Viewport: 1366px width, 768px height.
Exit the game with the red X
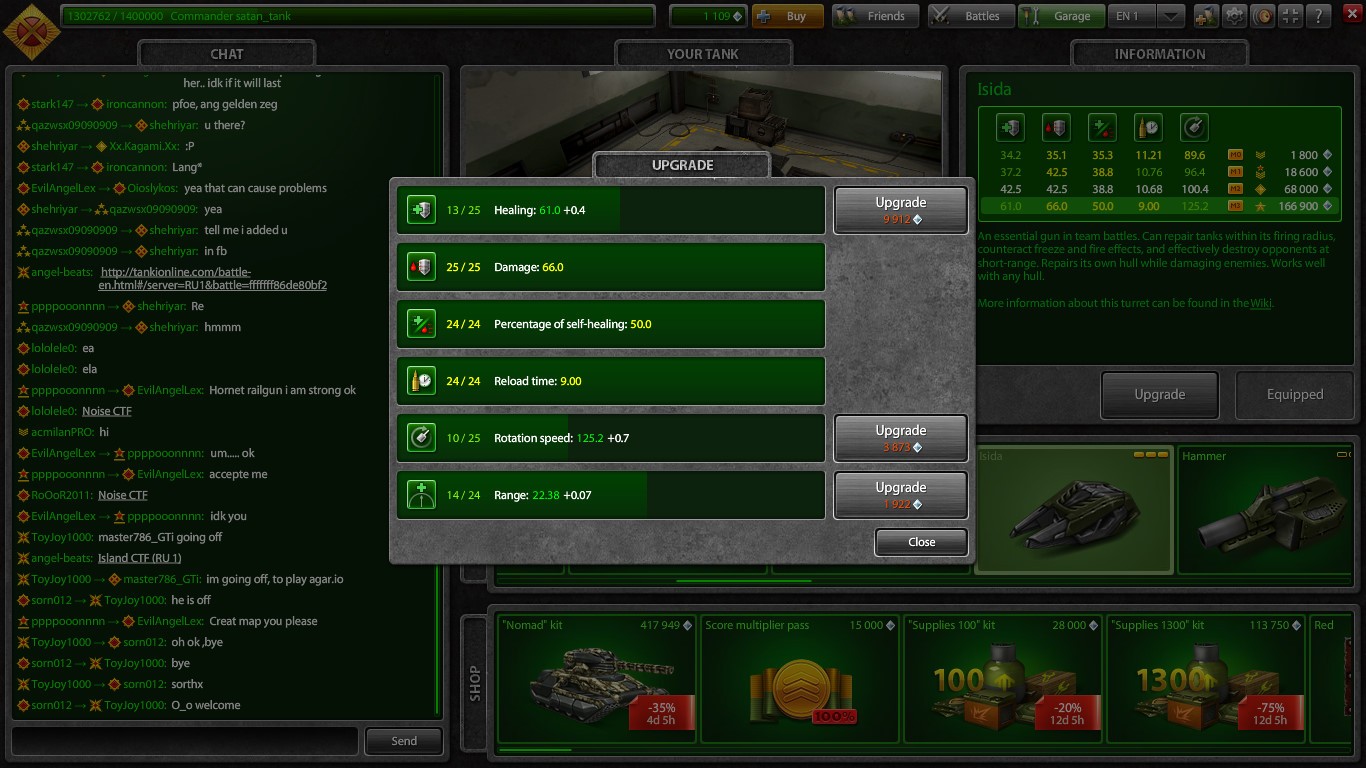1349,16
